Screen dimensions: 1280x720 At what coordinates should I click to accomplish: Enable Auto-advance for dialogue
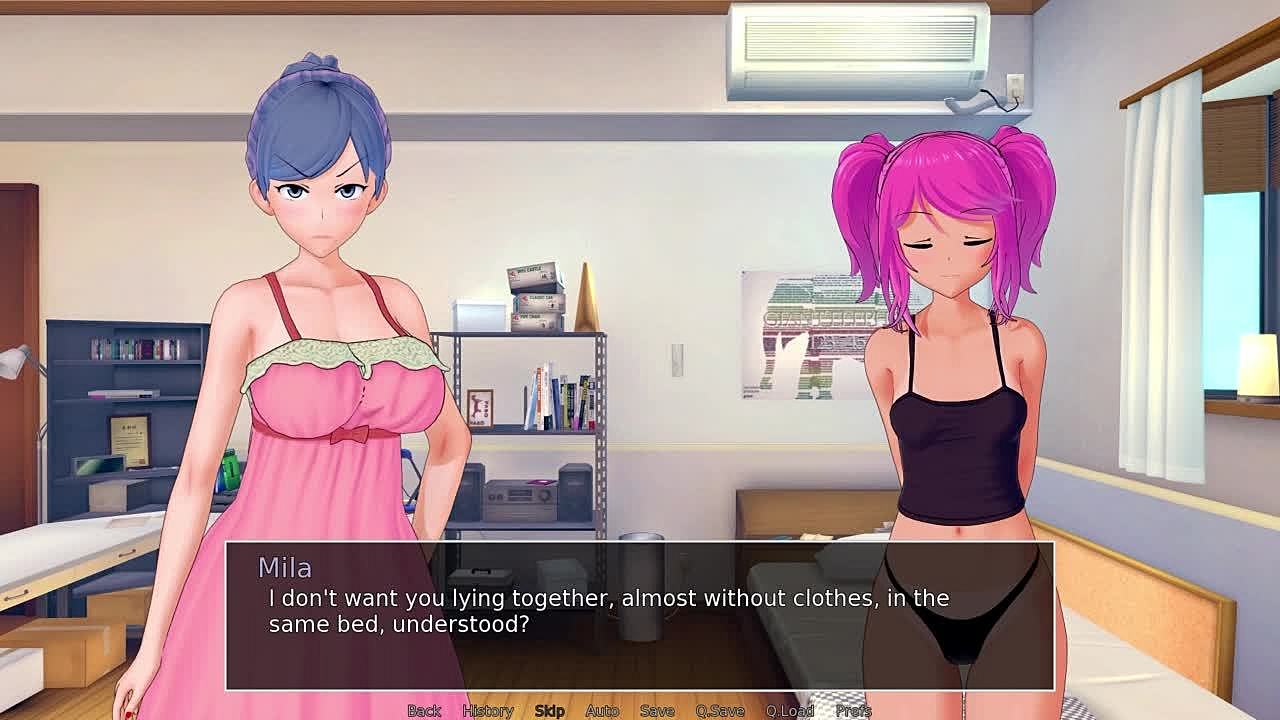[602, 711]
